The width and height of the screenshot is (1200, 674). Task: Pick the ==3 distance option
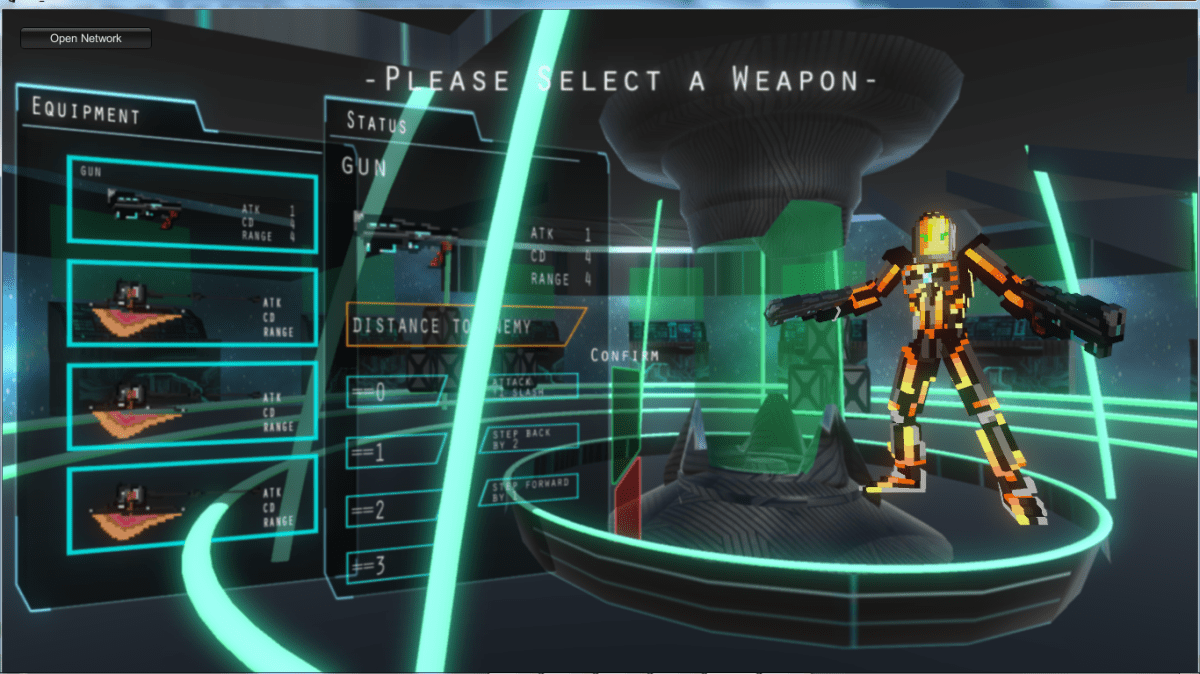coord(392,567)
